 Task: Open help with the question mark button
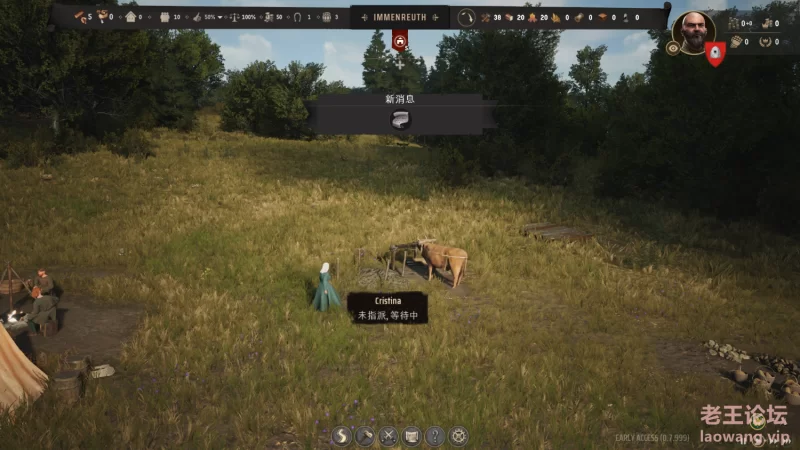pyautogui.click(x=435, y=436)
